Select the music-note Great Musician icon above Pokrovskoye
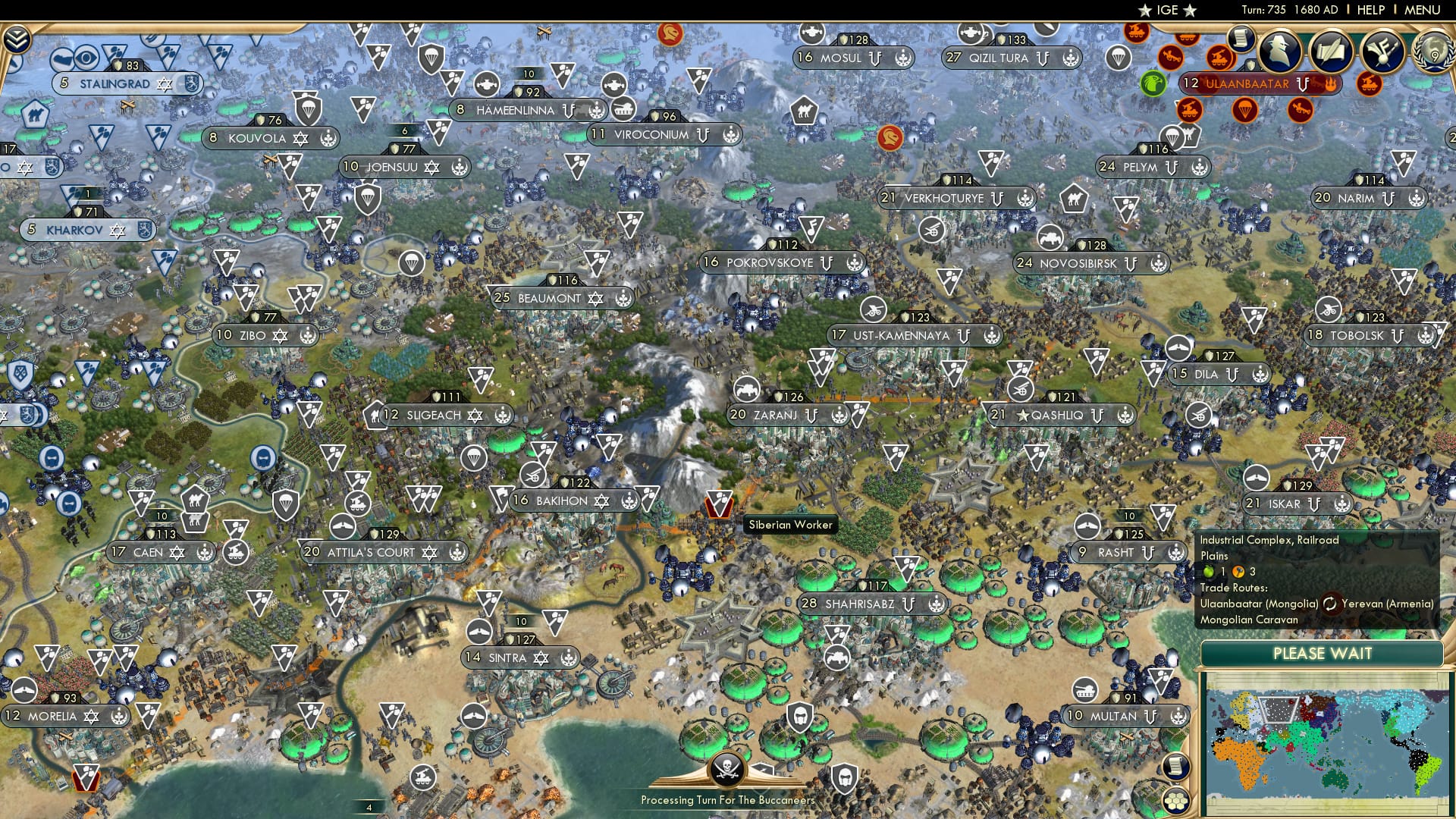This screenshot has height=819, width=1456. click(811, 226)
